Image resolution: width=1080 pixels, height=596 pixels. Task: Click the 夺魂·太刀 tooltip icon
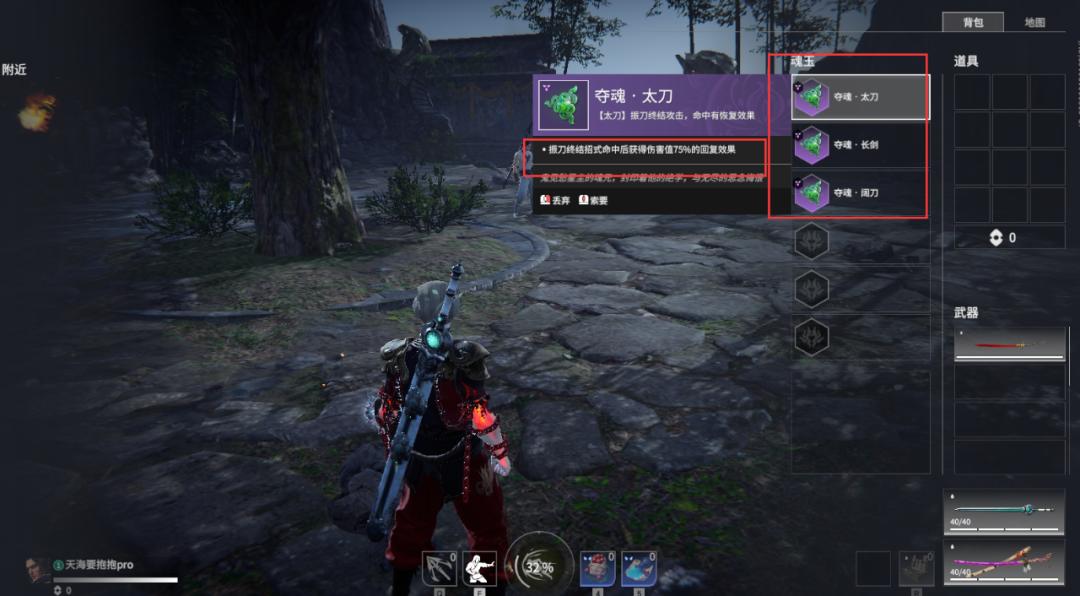pos(563,105)
